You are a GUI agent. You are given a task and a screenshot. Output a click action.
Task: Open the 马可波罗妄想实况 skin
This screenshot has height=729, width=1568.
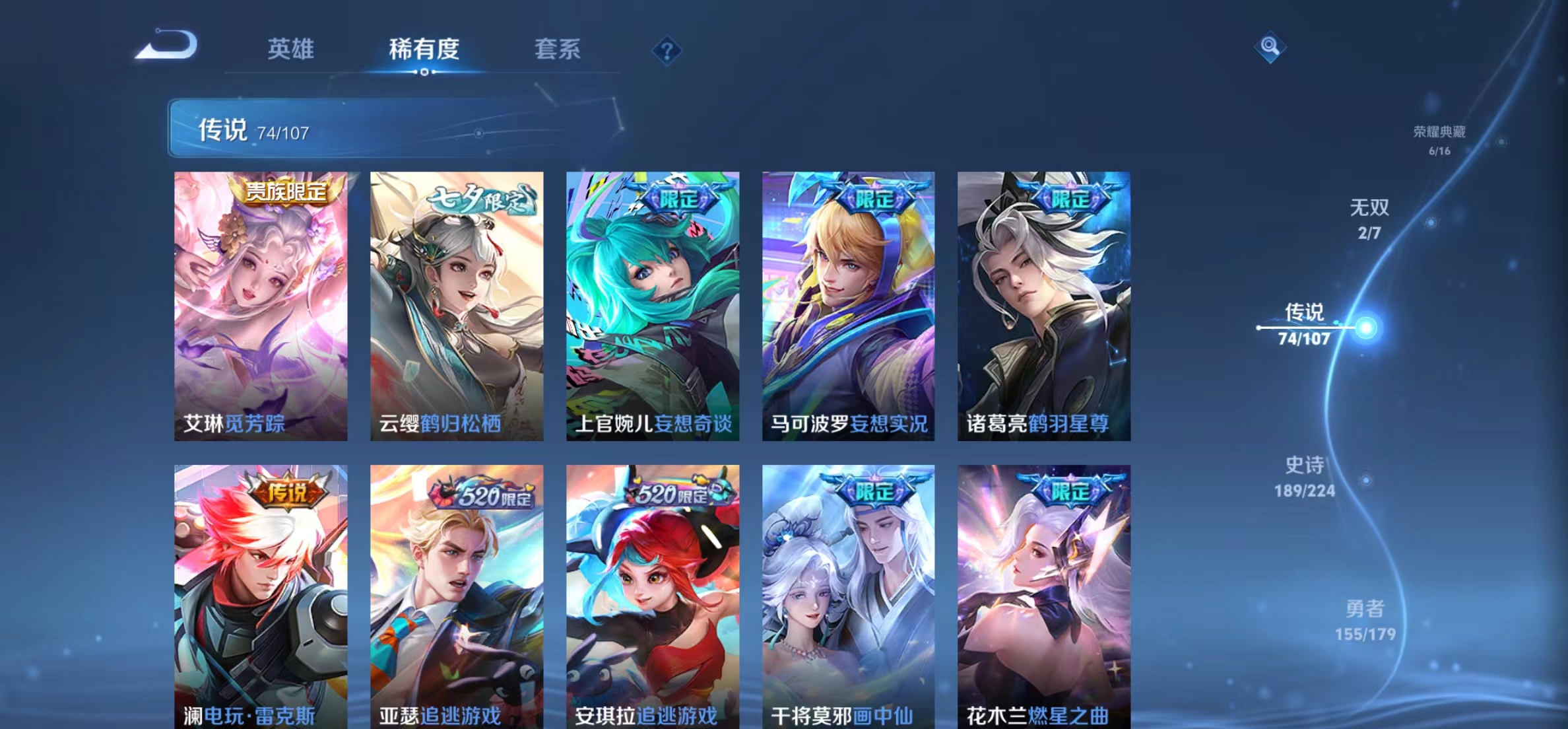pyautogui.click(x=849, y=300)
